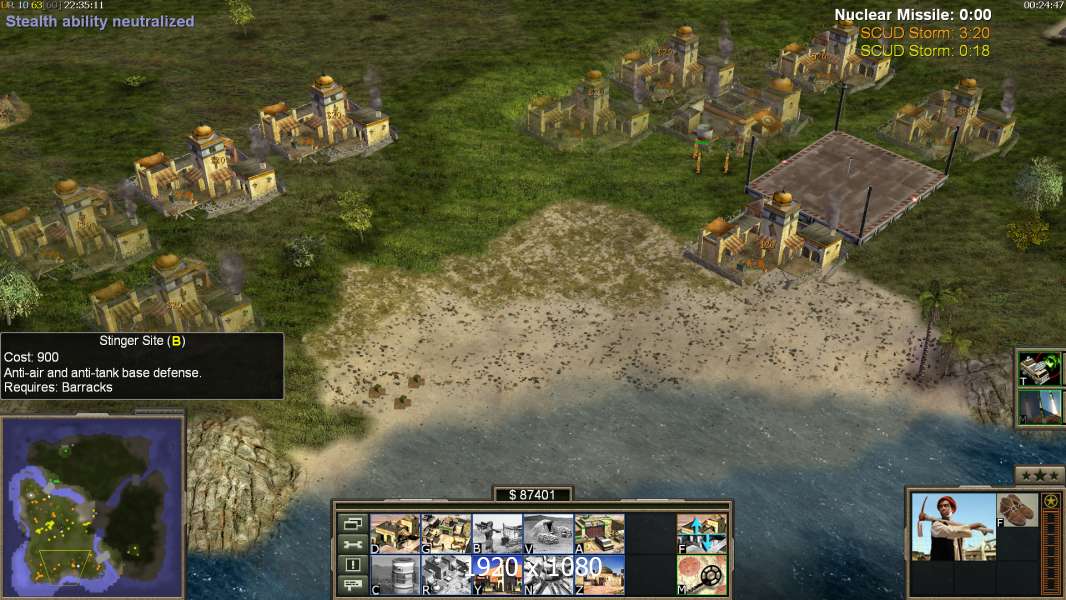Select the building icon marked D

coord(395,533)
